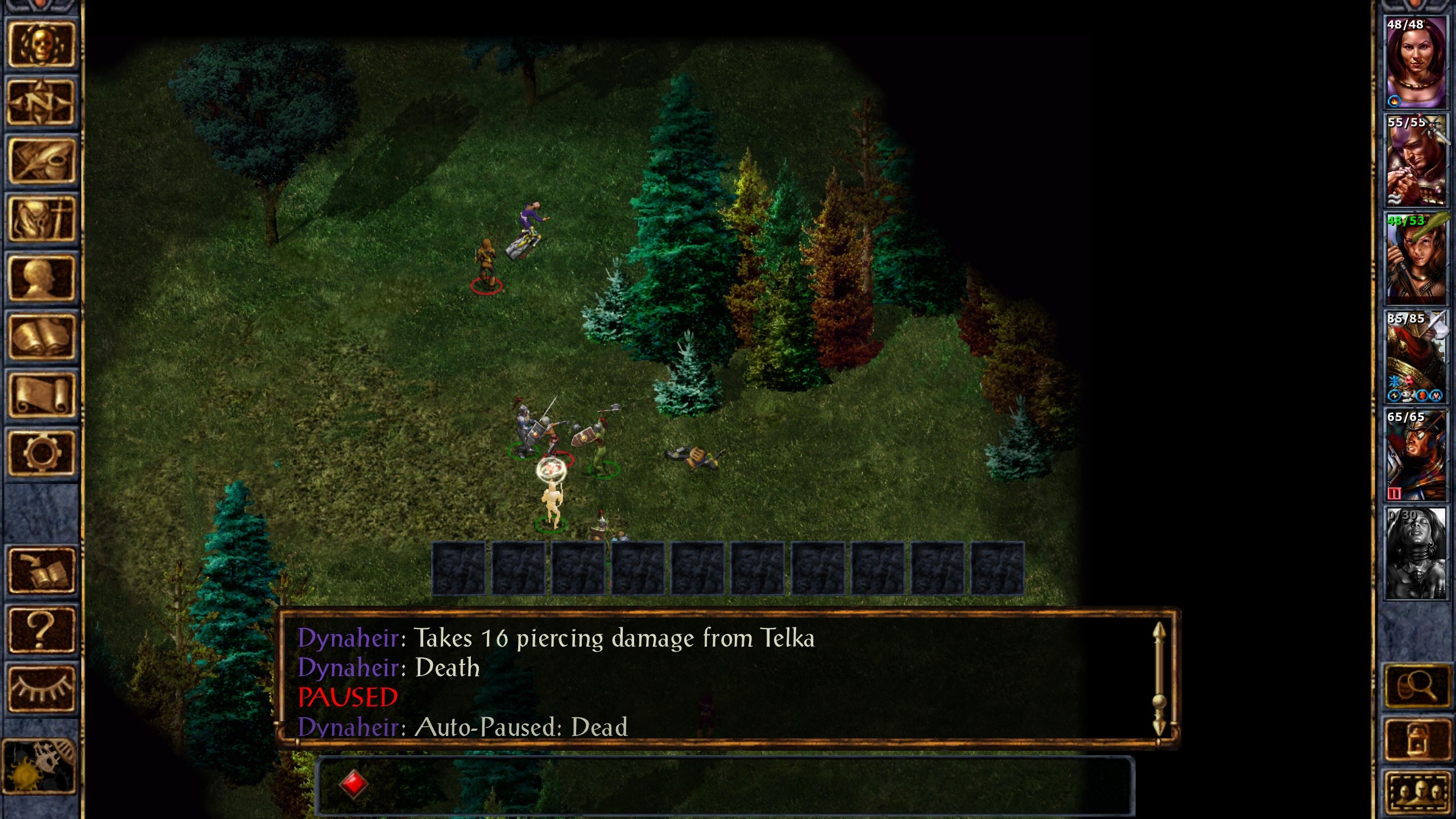Open the area map with the compass icon
Viewport: 1456px width, 819px height.
tap(41, 103)
